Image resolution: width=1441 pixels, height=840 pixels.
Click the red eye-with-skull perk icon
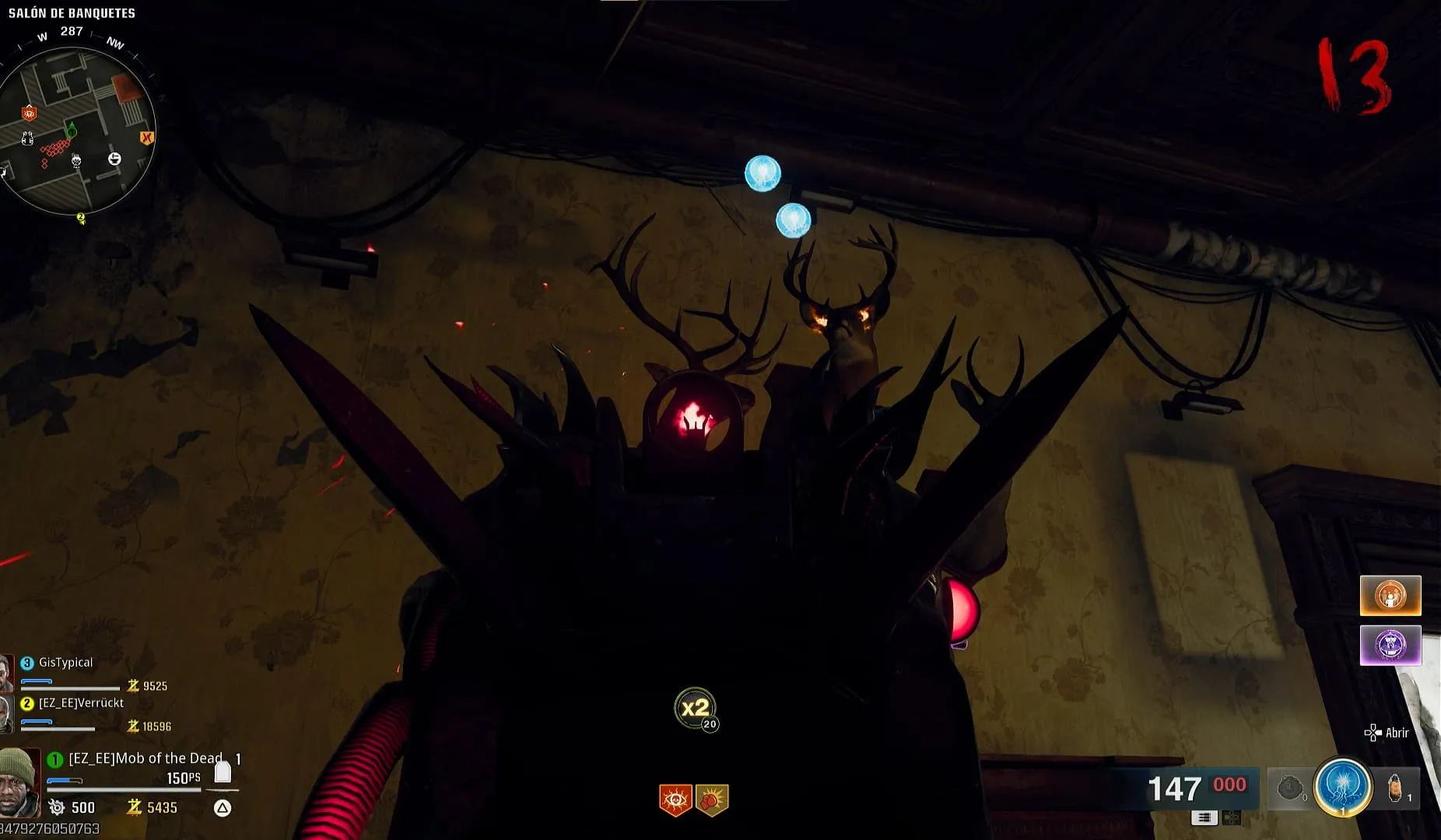675,800
